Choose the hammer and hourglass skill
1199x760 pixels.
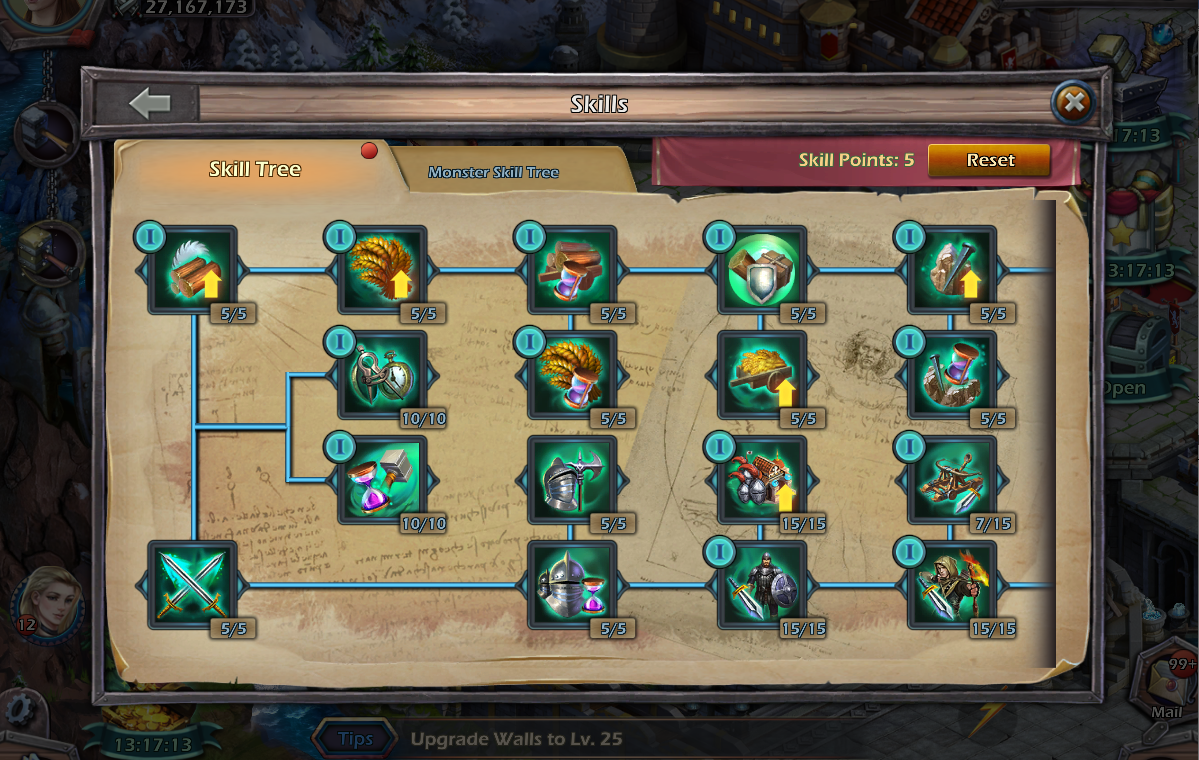point(382,480)
